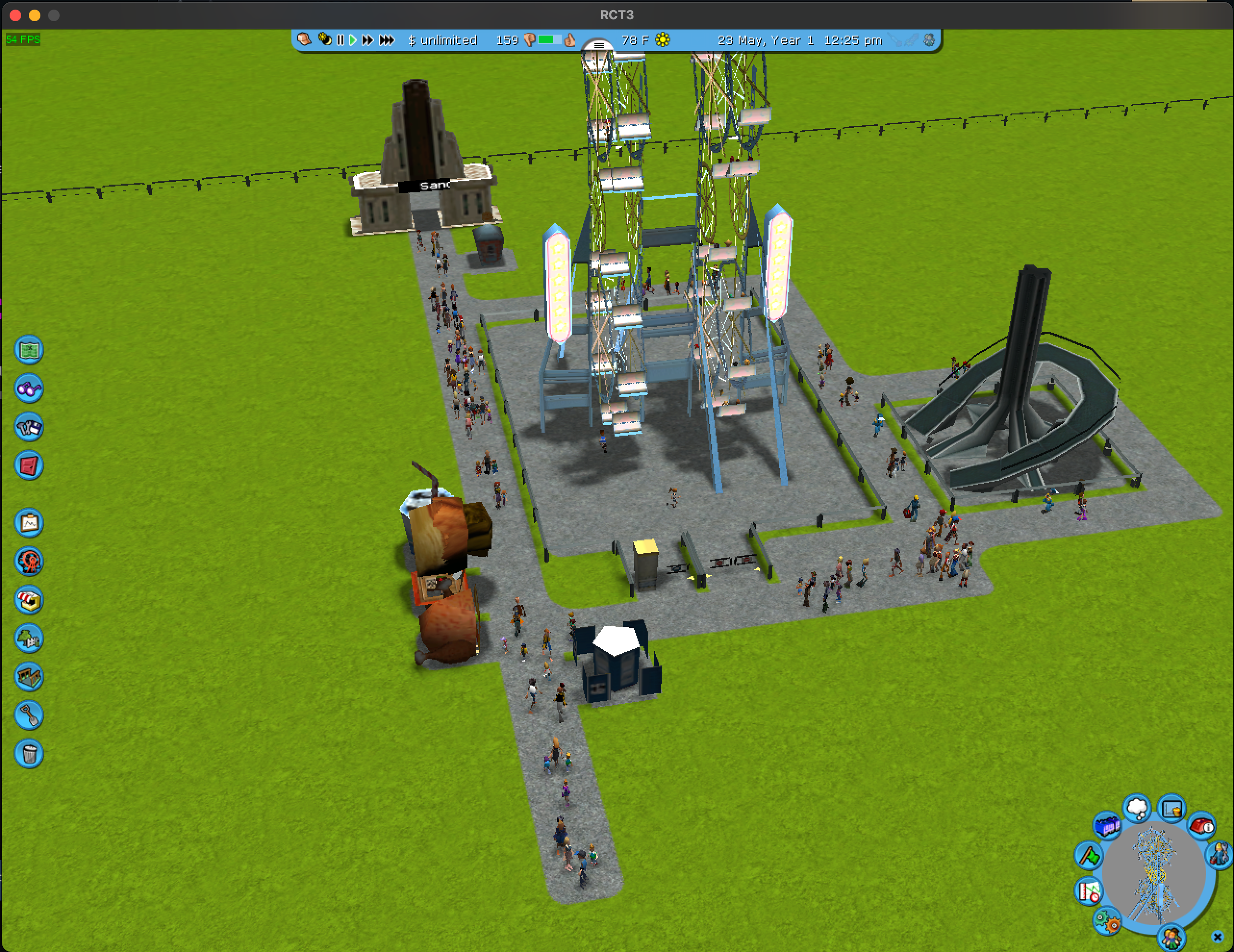
Task: Open the save and tools file menu
Action: coord(29,427)
